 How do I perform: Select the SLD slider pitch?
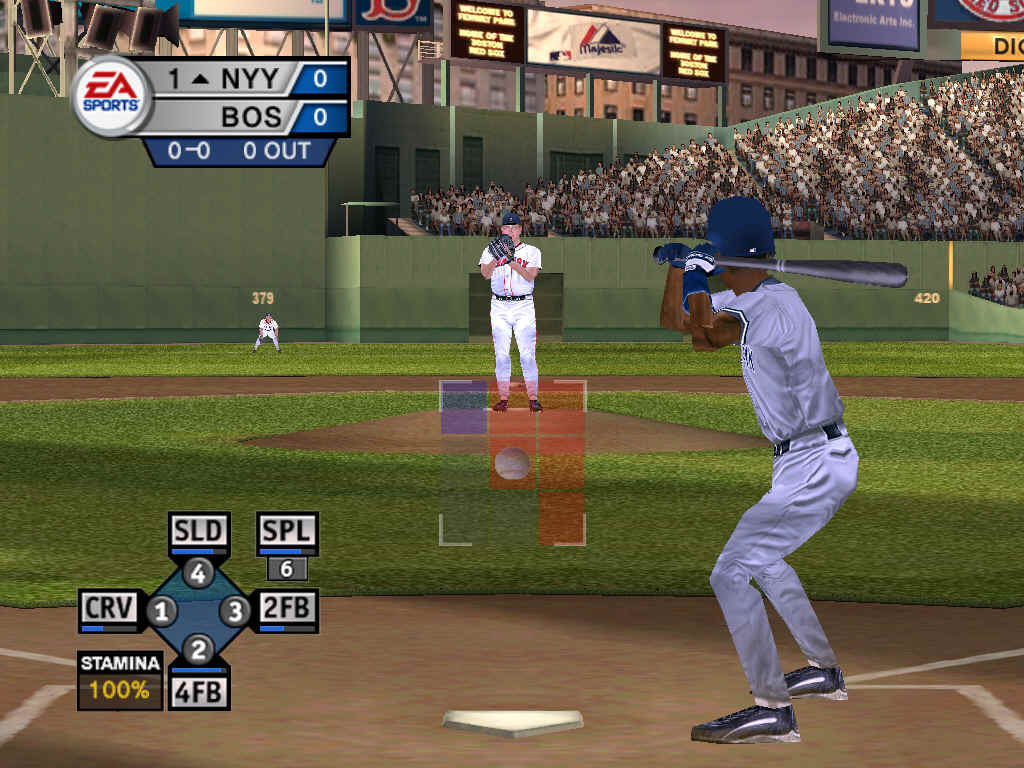pyautogui.click(x=199, y=530)
